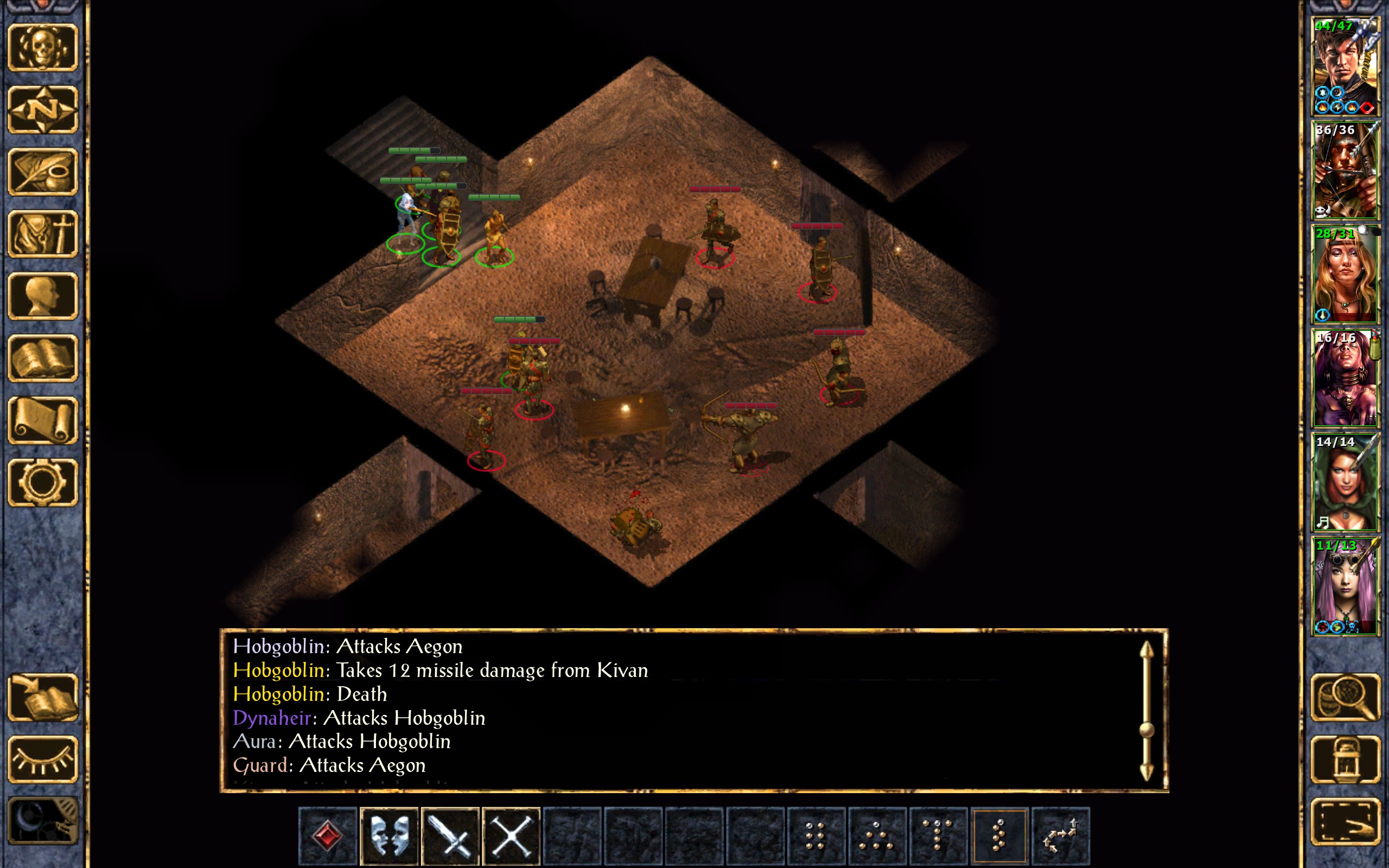
Task: Select the archer portrait showing 36/36 HP
Action: [x=1345, y=170]
